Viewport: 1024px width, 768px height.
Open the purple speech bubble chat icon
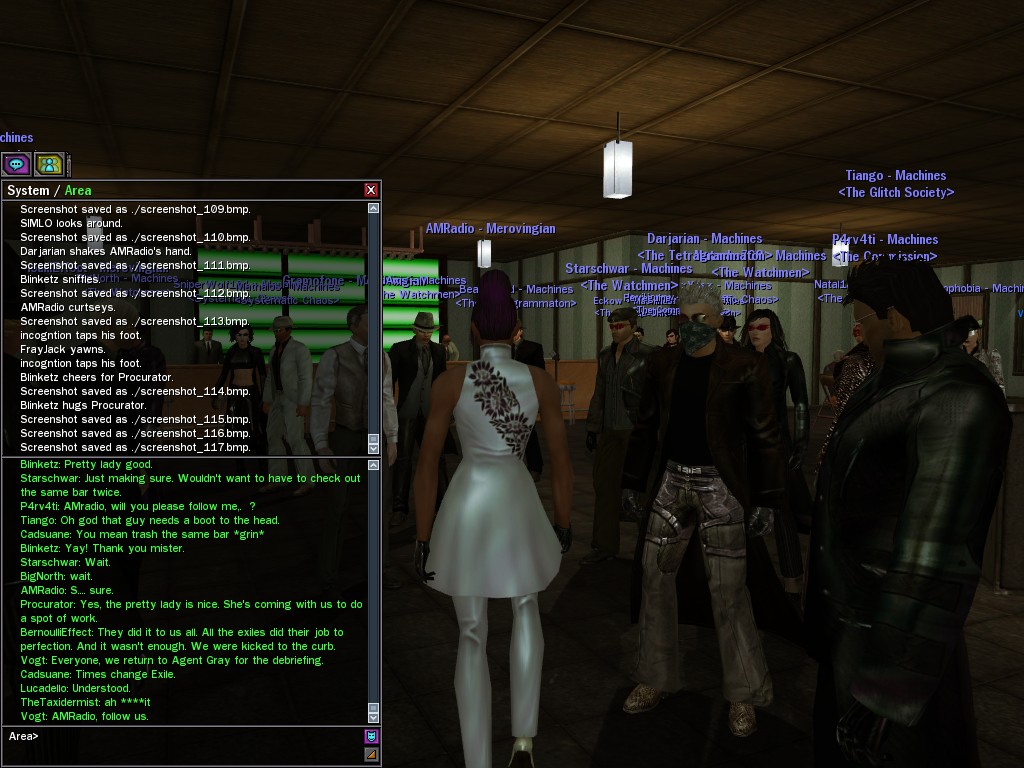click(17, 164)
